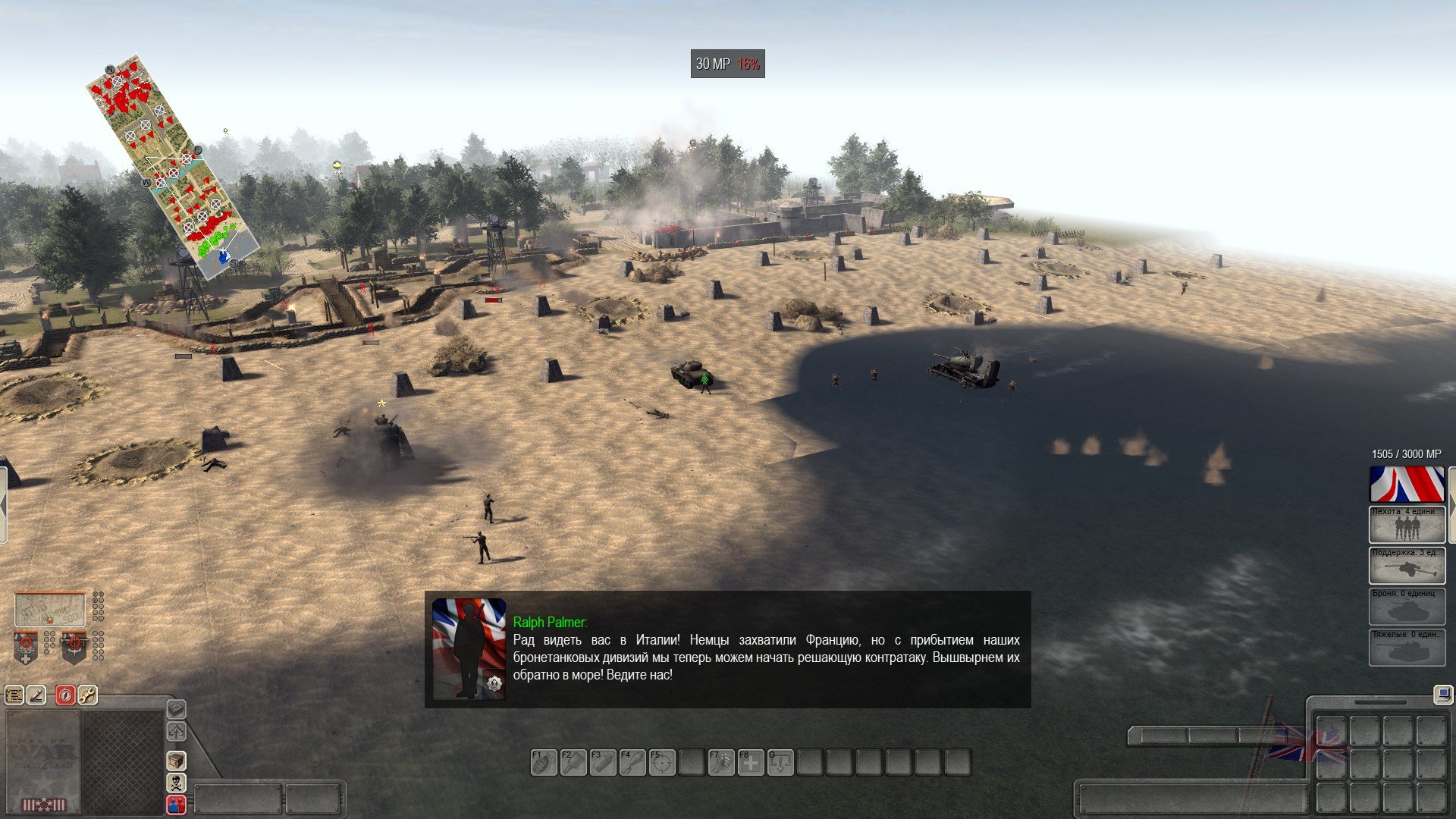
Task: Use the F2 anti-tank grenade action
Action: pyautogui.click(x=573, y=762)
